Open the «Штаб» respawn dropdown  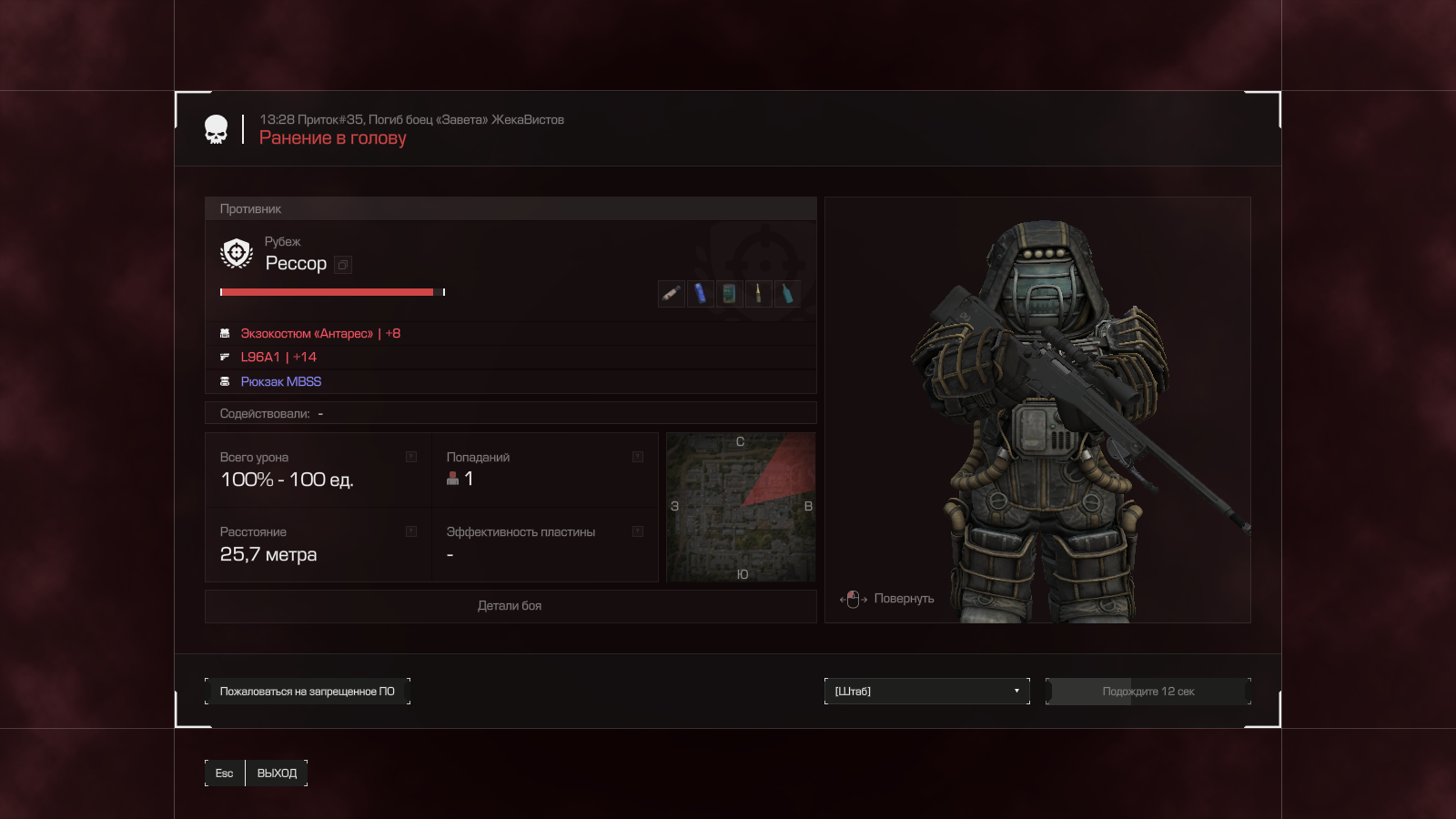tap(926, 692)
